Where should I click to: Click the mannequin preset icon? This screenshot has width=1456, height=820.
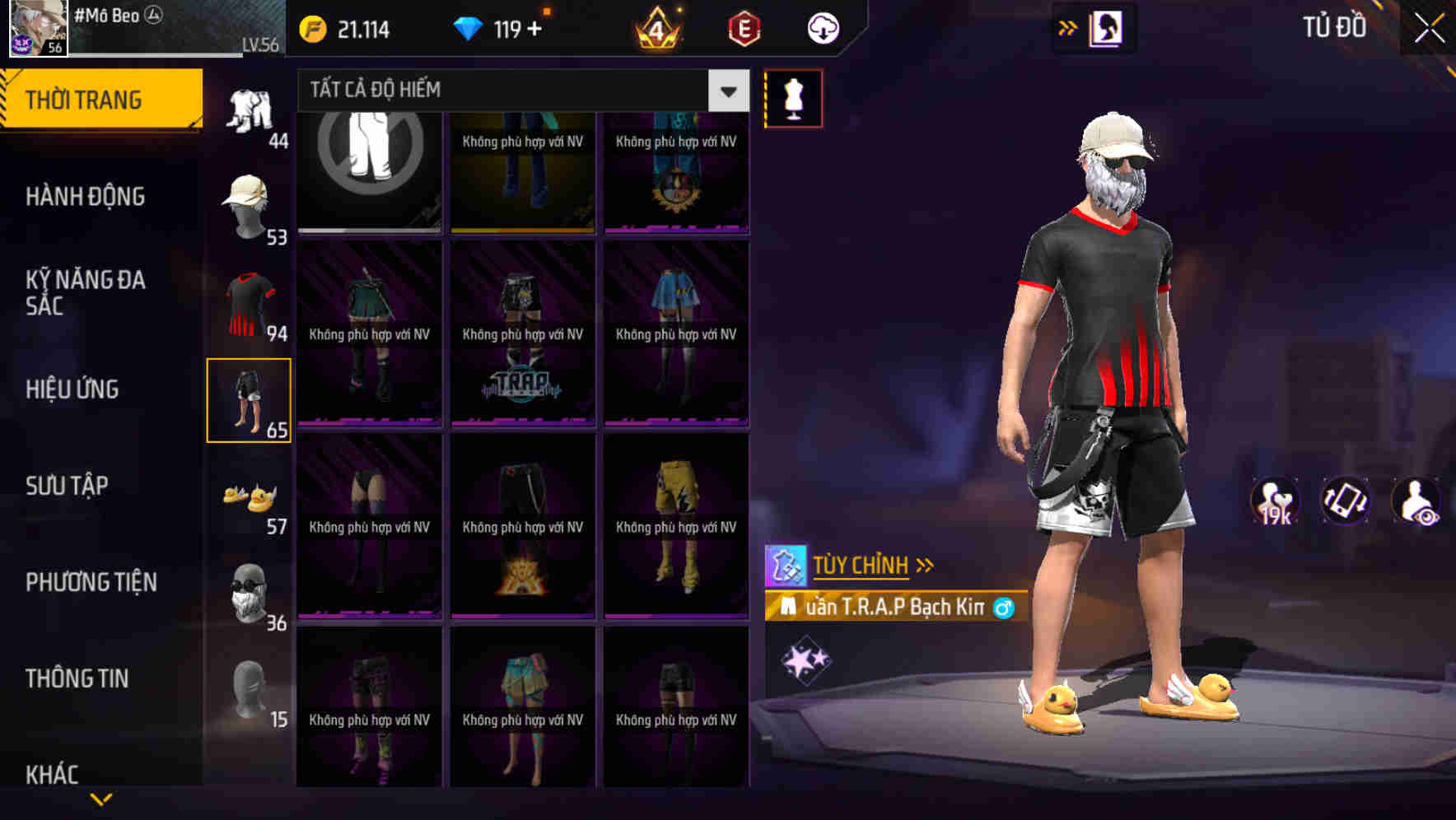click(x=793, y=96)
